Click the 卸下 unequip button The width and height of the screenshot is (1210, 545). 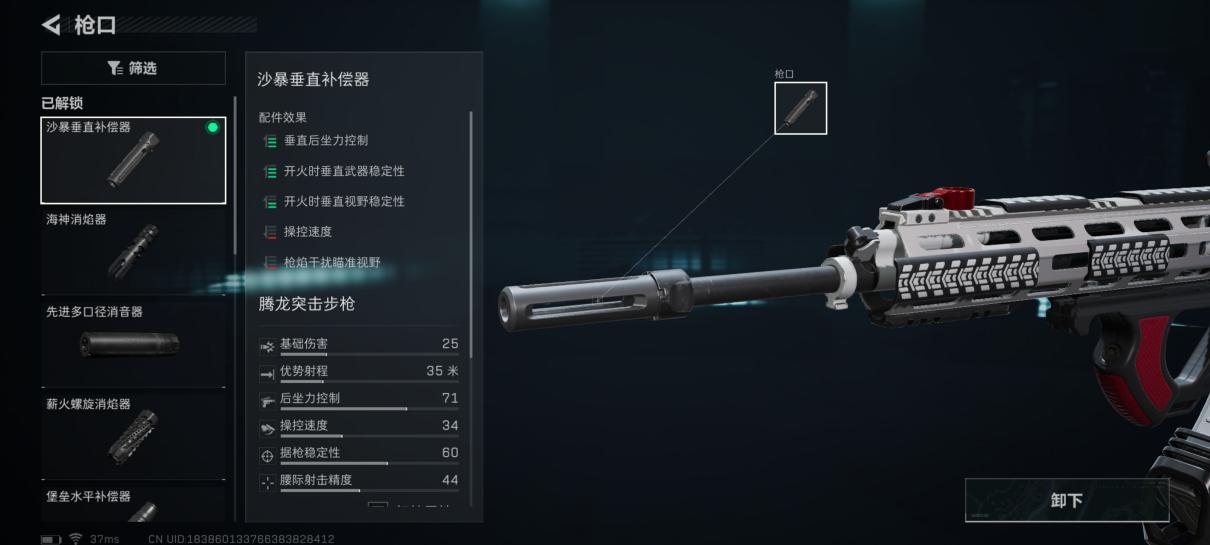point(1066,500)
